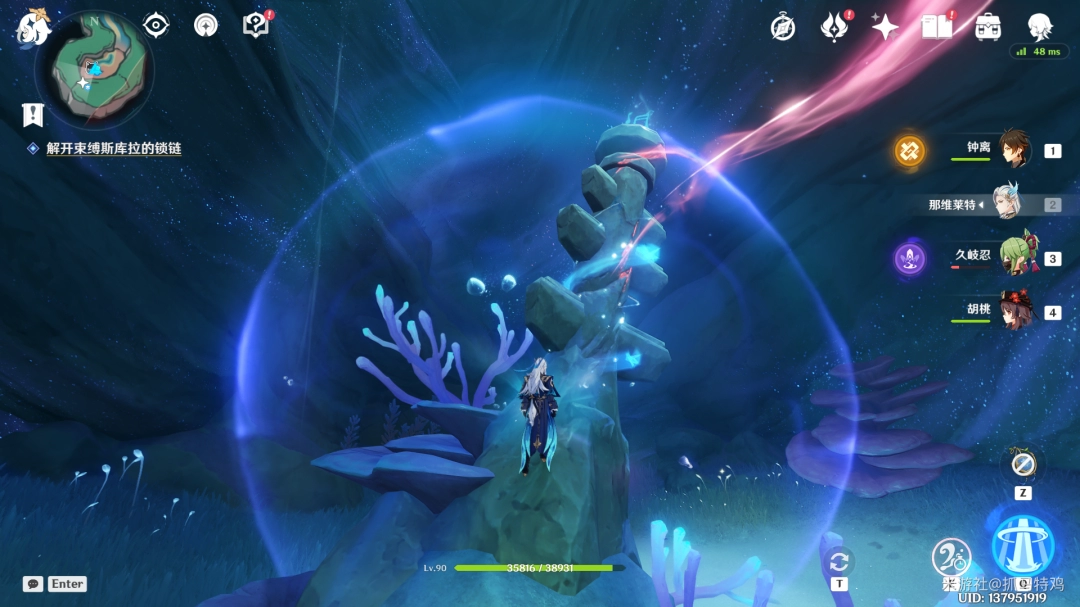The width and height of the screenshot is (1080, 607).
Task: Select the quest objective tracker text
Action: tap(113, 148)
